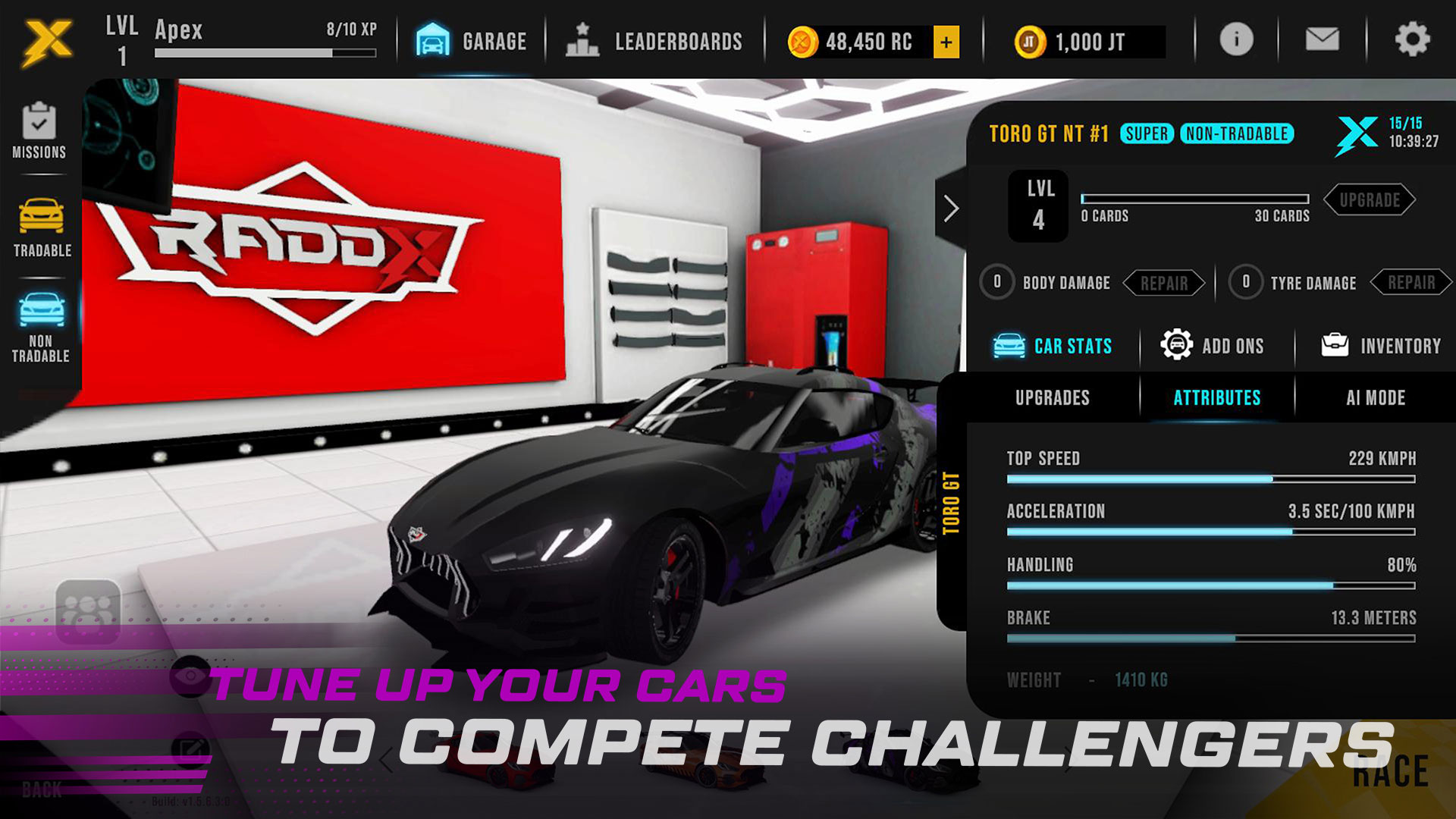Collapse the car details panel arrow
1456x819 pixels.
click(x=951, y=208)
